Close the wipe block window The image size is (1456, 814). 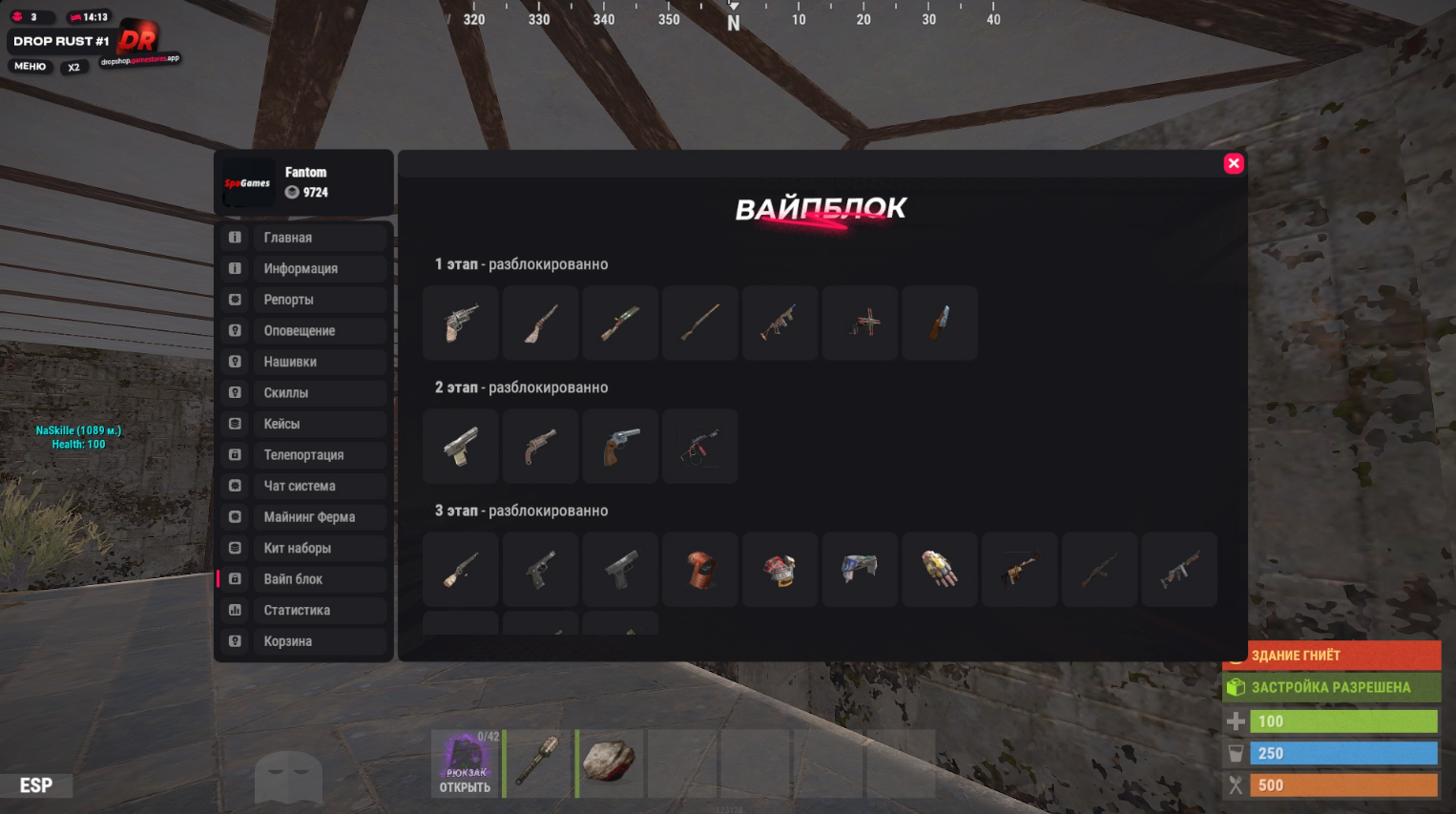click(1234, 163)
